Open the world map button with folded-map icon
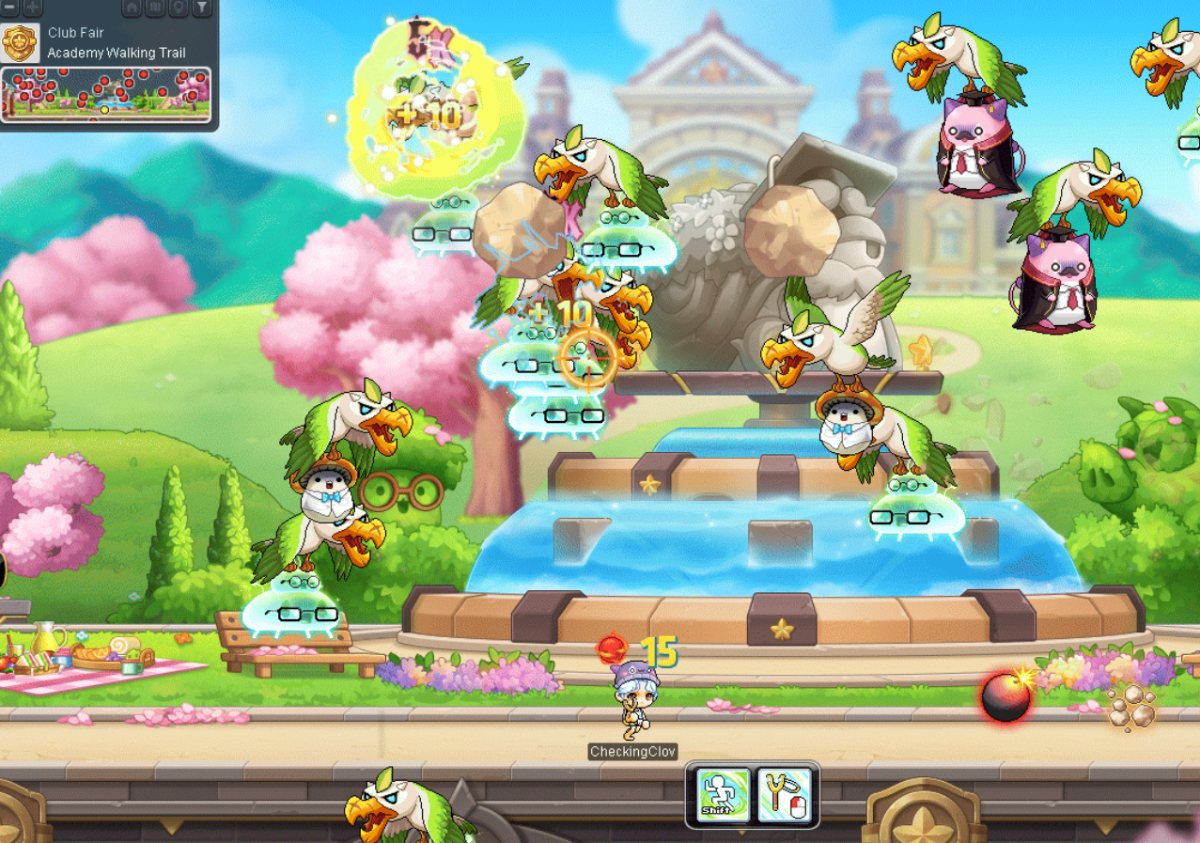 (x=155, y=8)
